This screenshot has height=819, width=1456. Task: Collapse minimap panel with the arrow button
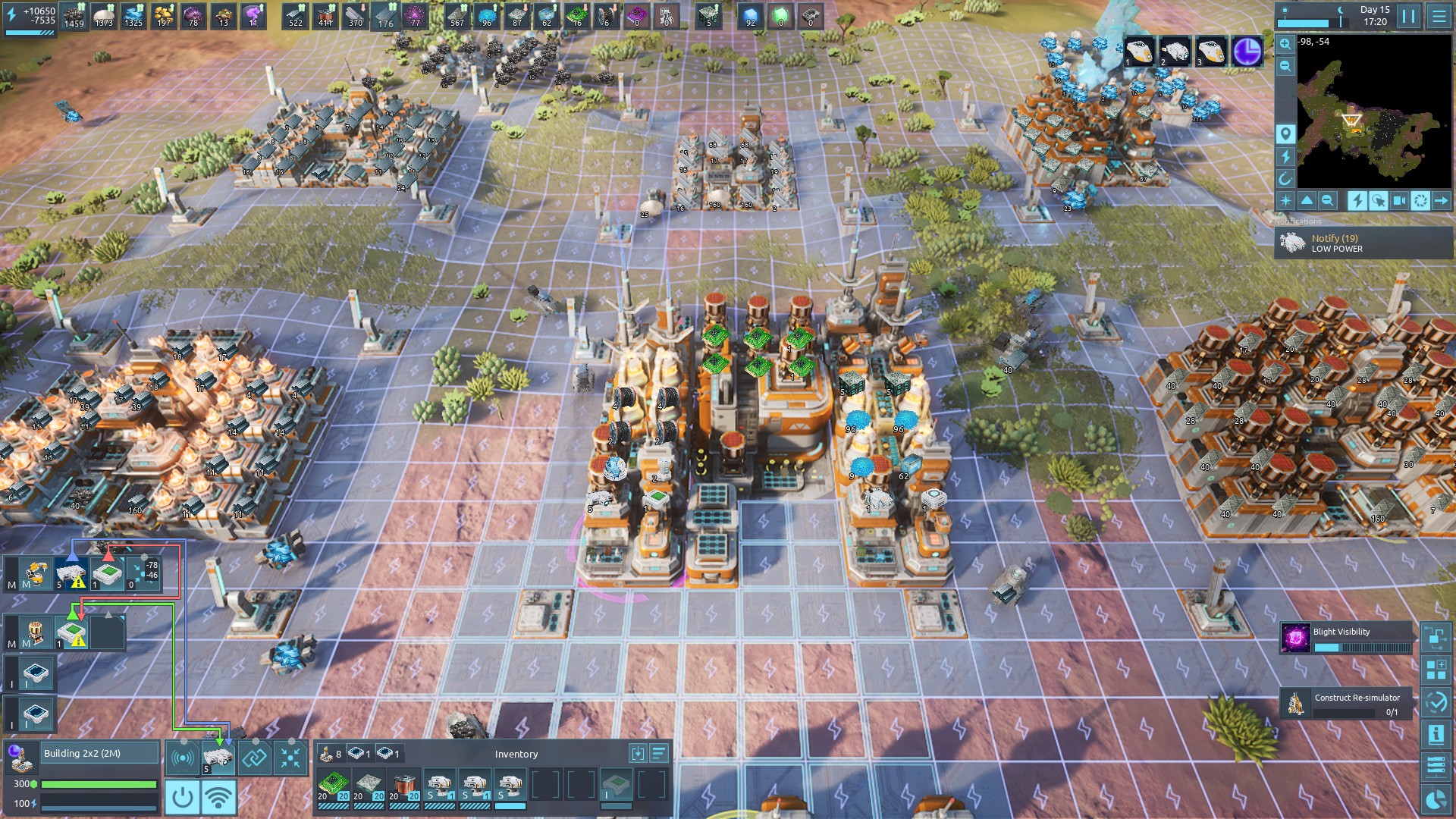click(1441, 201)
